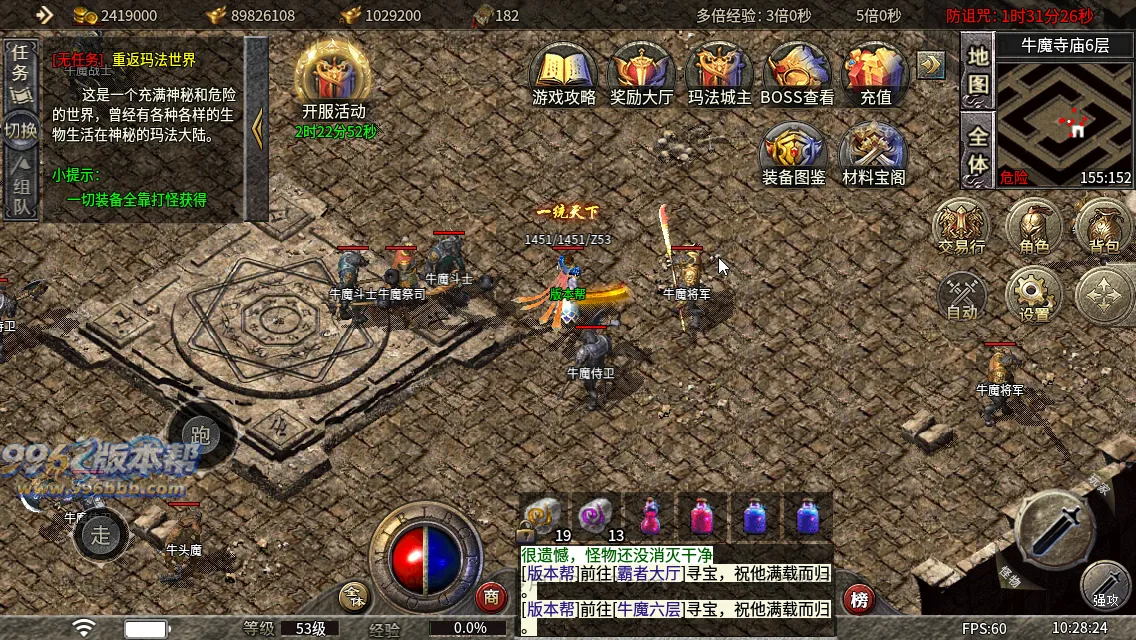The image size is (1136, 640).
Task: Open the 奖励大厅 reward hall
Action: pyautogui.click(x=641, y=72)
